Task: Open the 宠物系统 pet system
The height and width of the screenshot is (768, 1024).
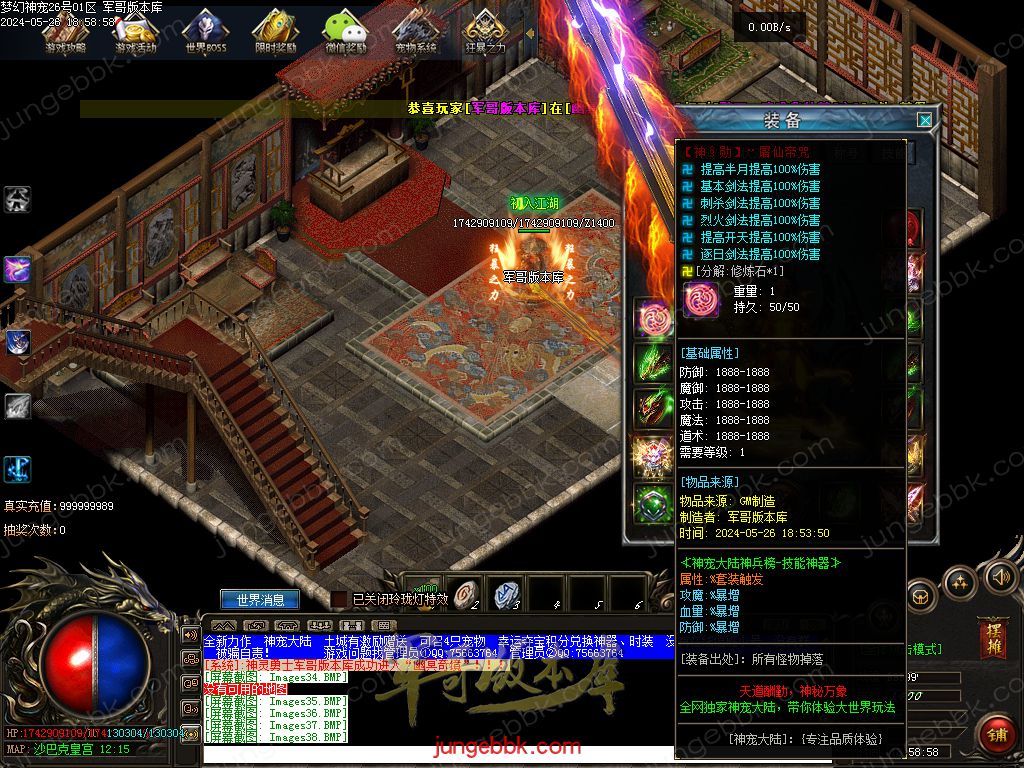Action: coord(416,32)
